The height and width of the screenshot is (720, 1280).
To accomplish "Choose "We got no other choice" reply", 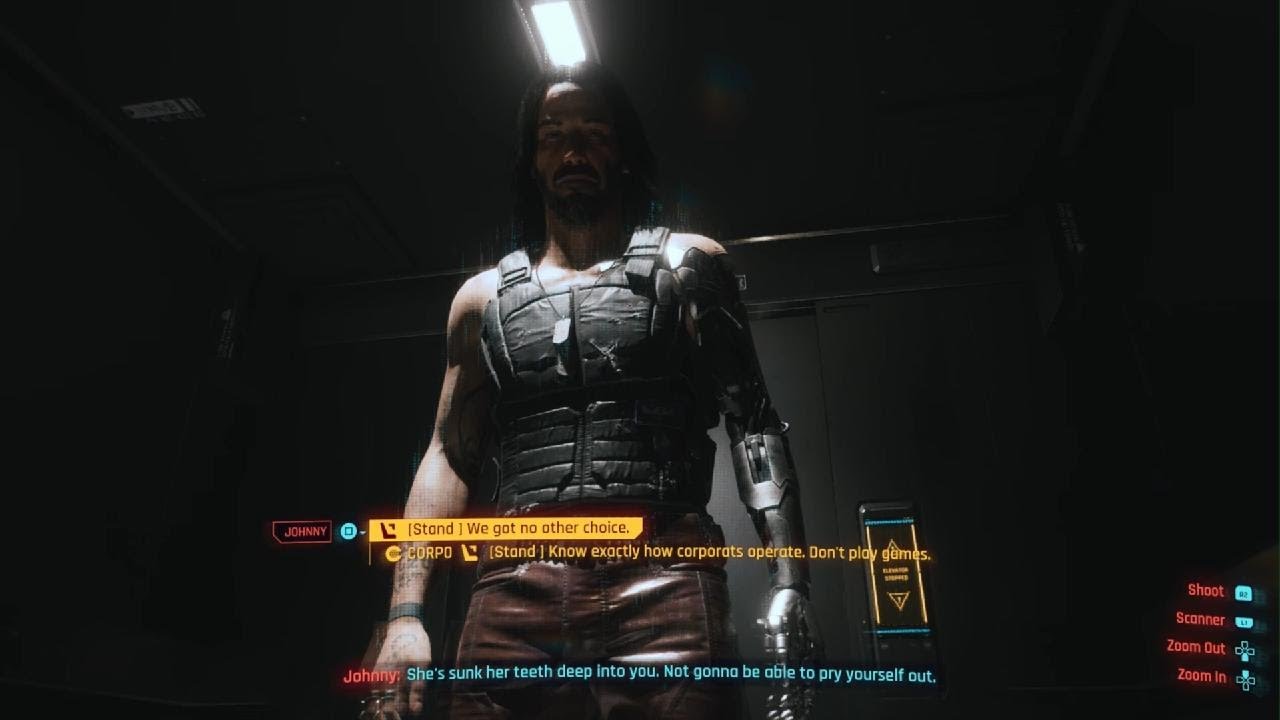I will 517,528.
